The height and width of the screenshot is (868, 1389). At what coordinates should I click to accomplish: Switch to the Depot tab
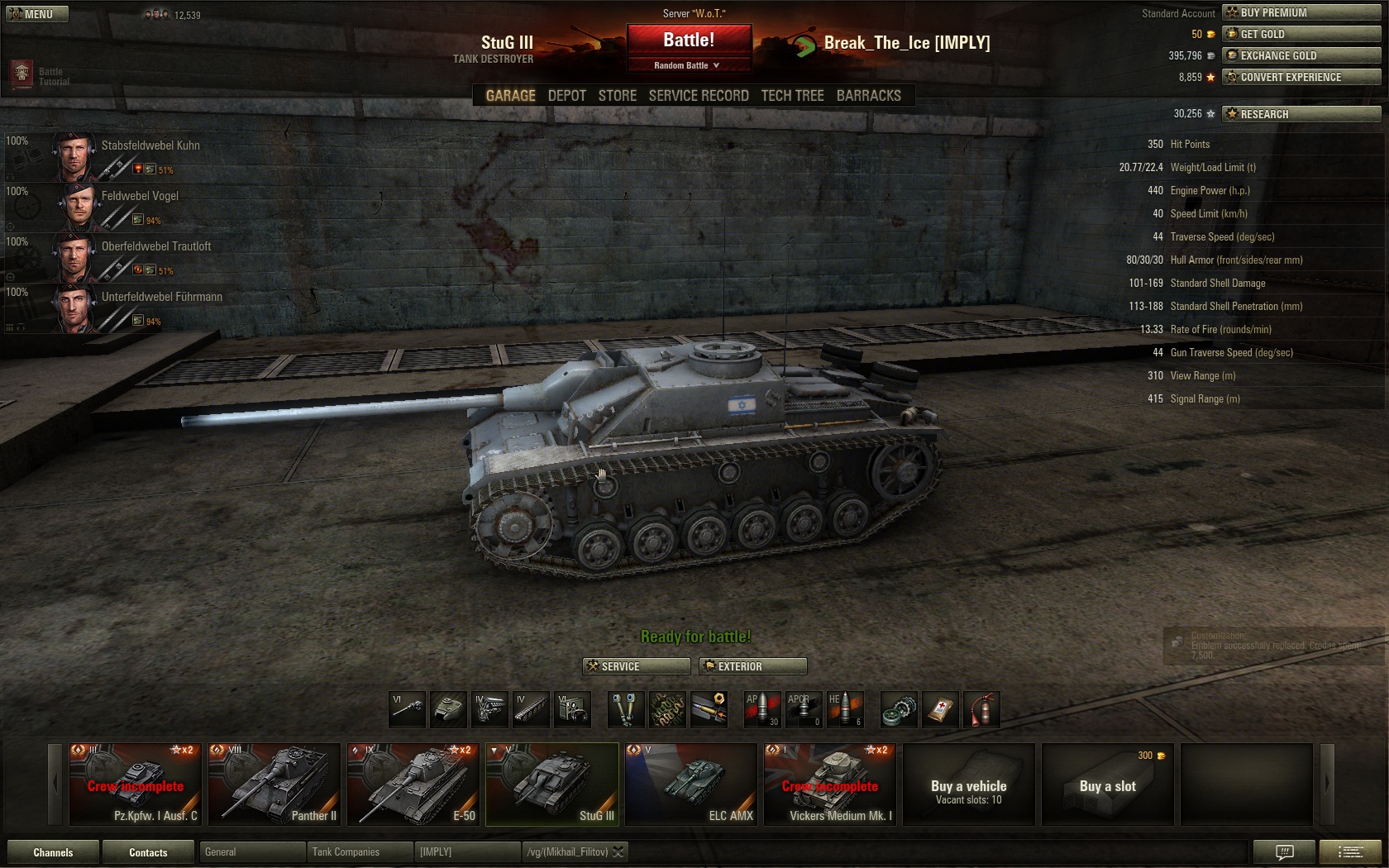click(x=566, y=96)
